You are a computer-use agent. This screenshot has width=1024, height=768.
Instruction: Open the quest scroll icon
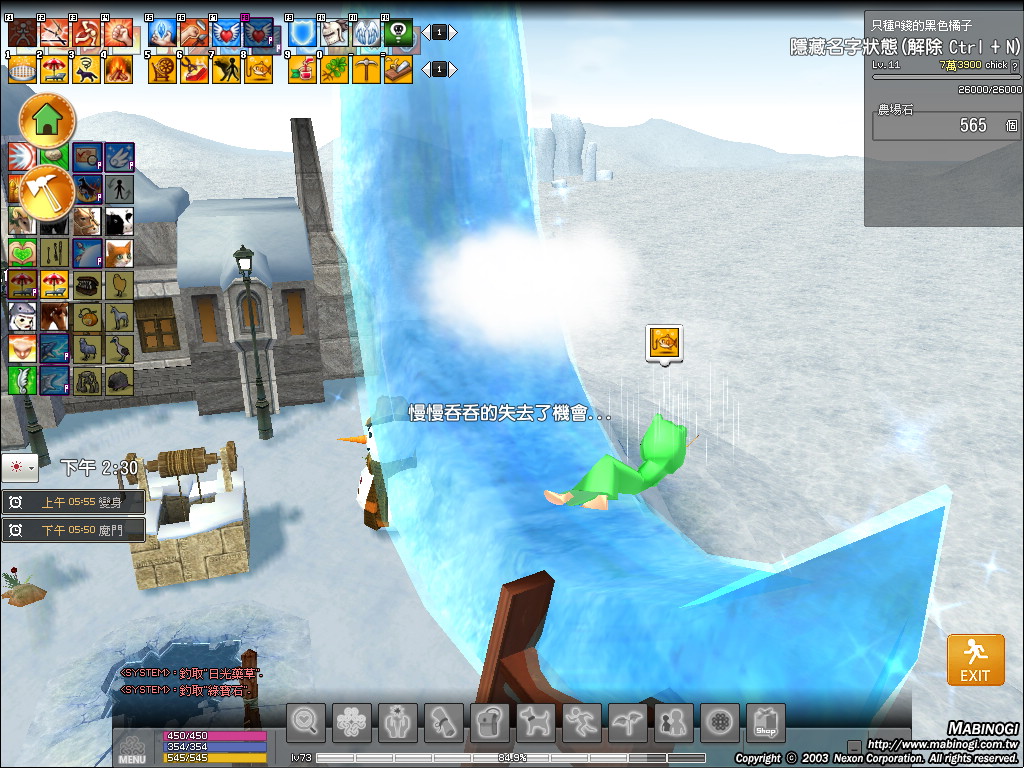444,722
